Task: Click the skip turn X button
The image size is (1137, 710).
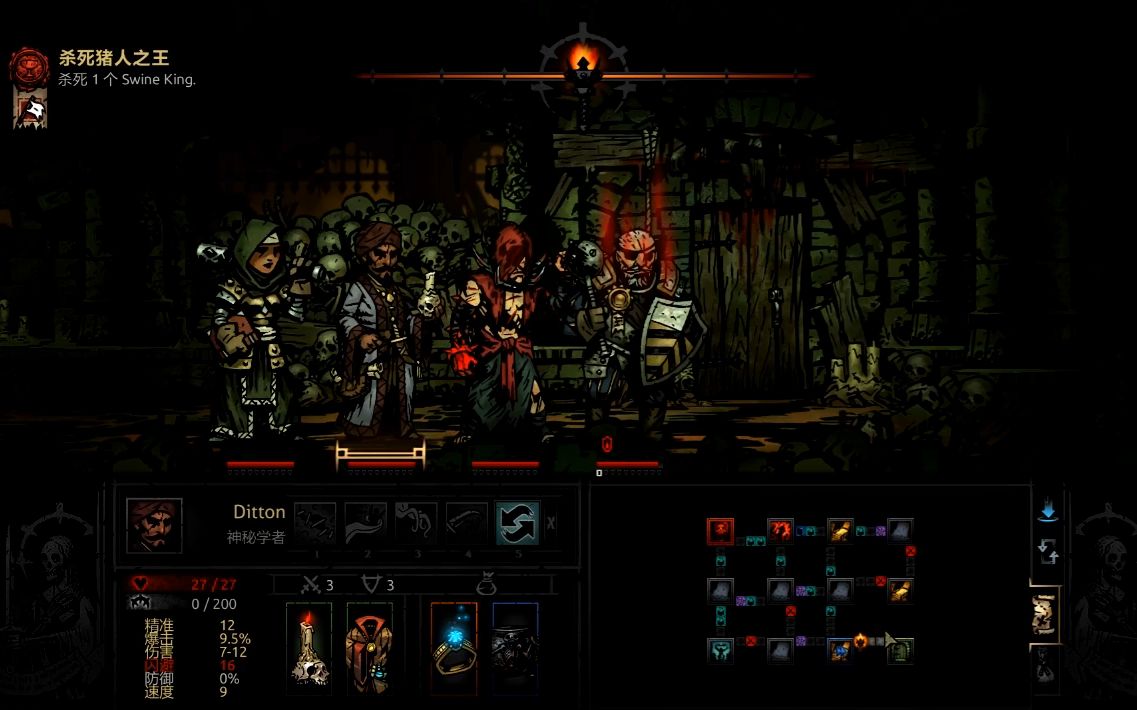Action: [x=551, y=522]
